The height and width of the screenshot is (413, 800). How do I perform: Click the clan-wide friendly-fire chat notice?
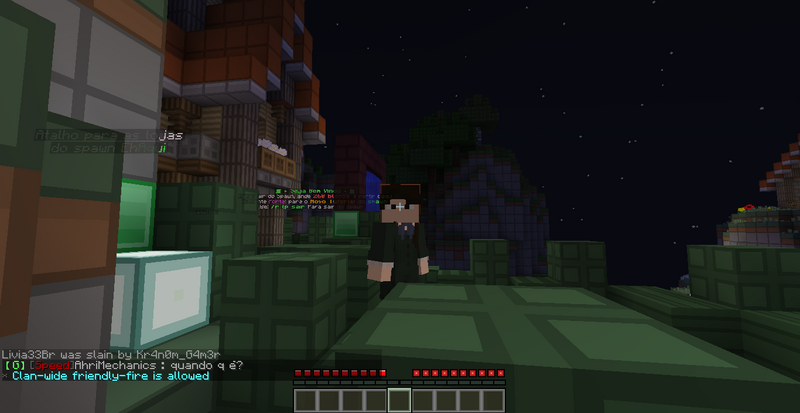[110, 377]
